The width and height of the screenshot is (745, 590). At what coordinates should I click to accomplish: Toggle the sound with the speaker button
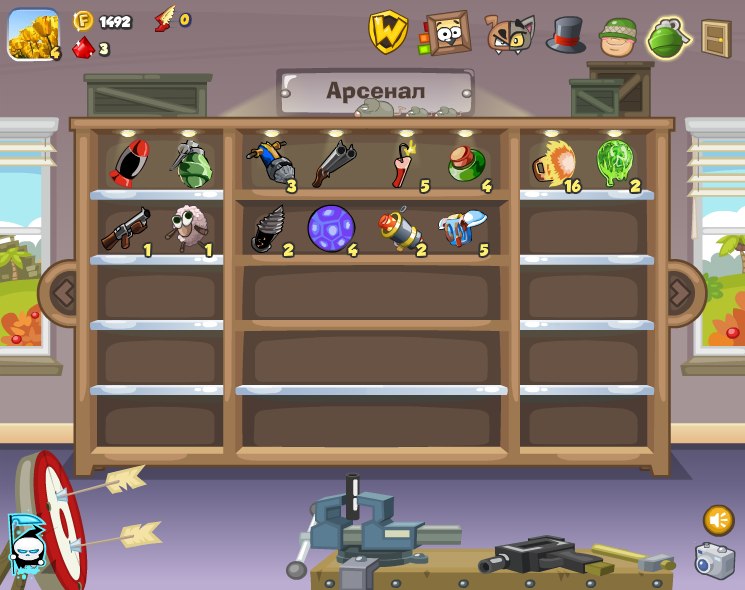click(x=718, y=520)
